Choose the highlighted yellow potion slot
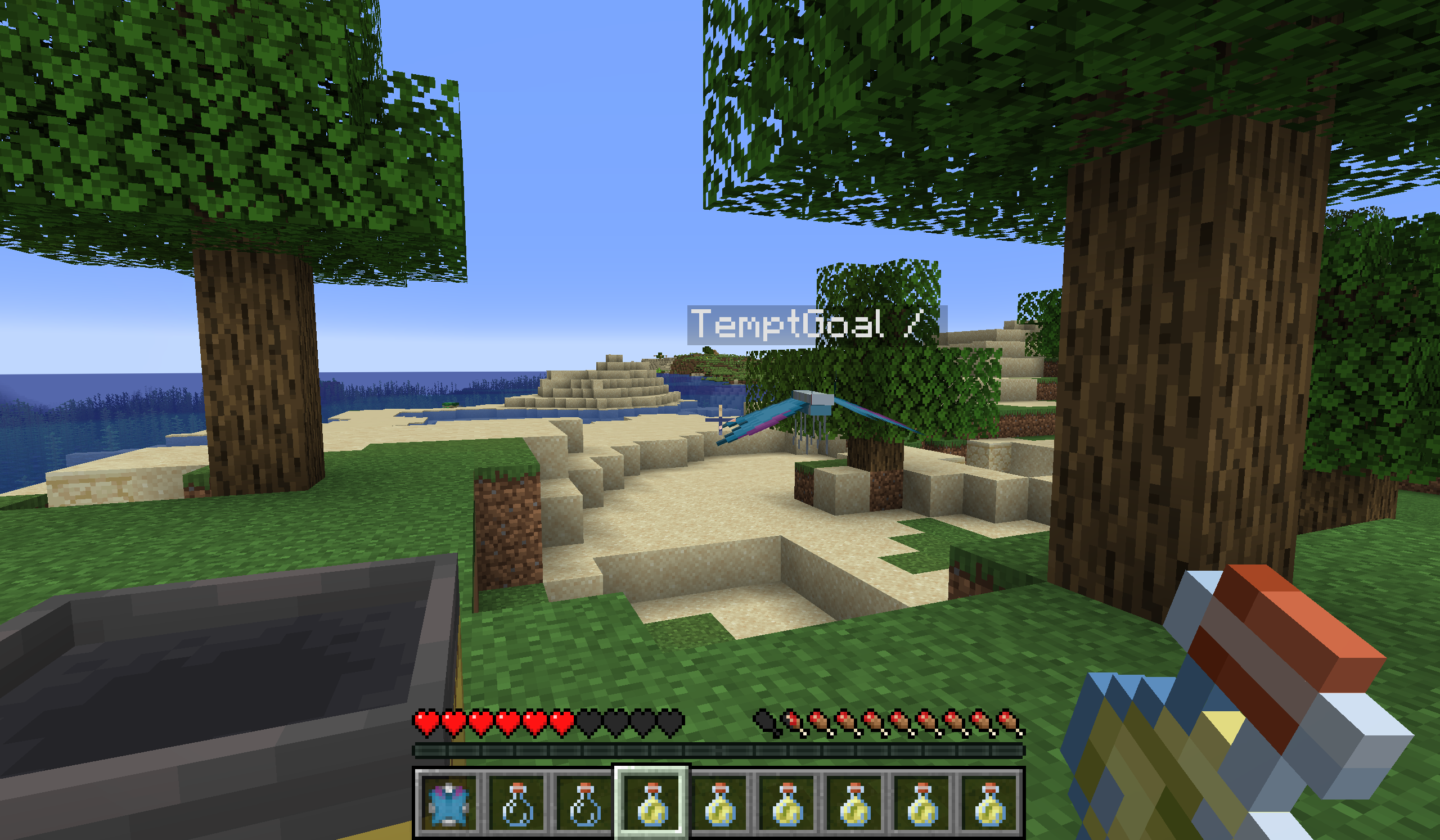1440x840 pixels. point(652,804)
